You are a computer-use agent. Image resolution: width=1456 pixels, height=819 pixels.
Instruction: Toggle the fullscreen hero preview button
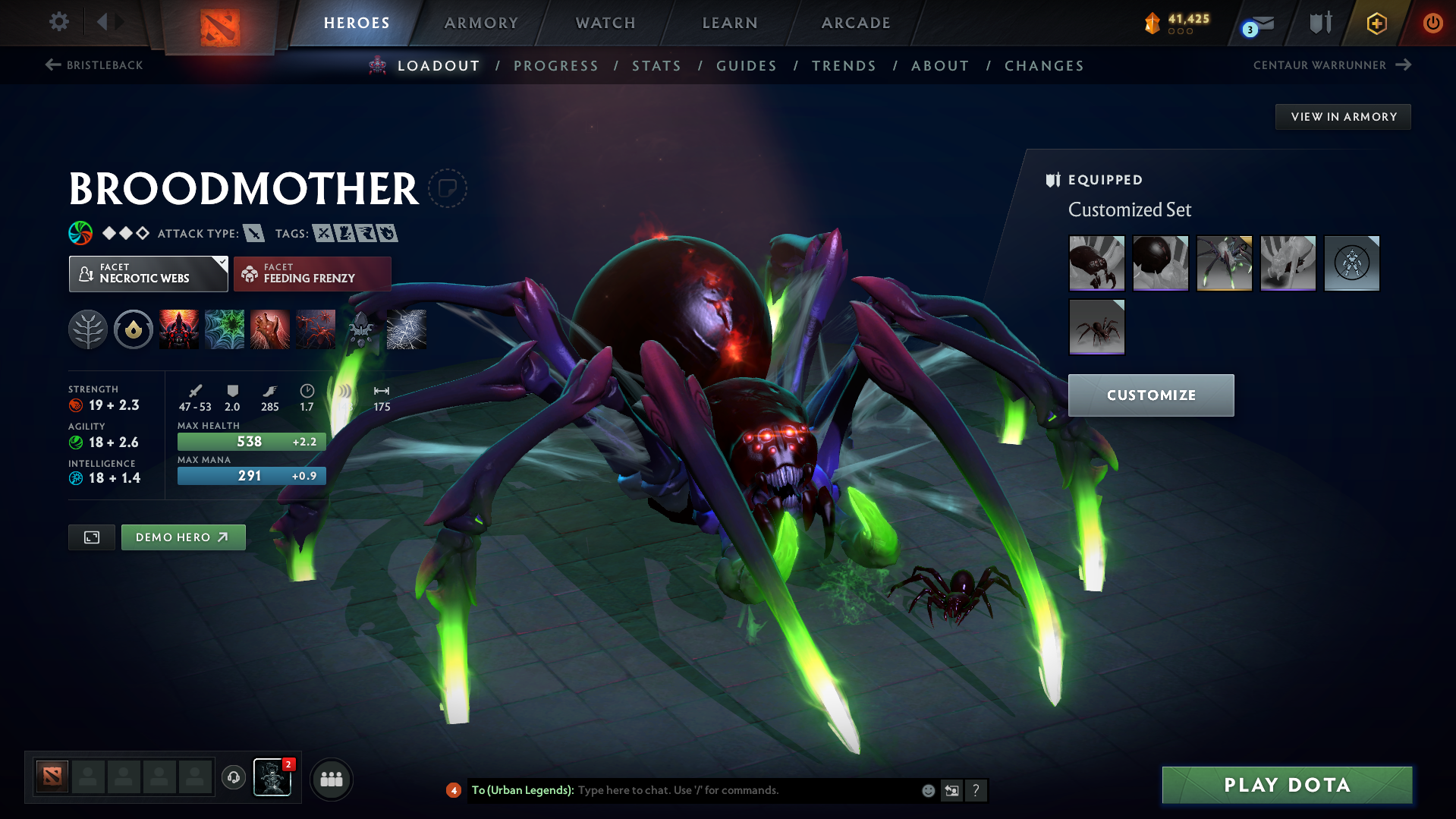[91, 537]
